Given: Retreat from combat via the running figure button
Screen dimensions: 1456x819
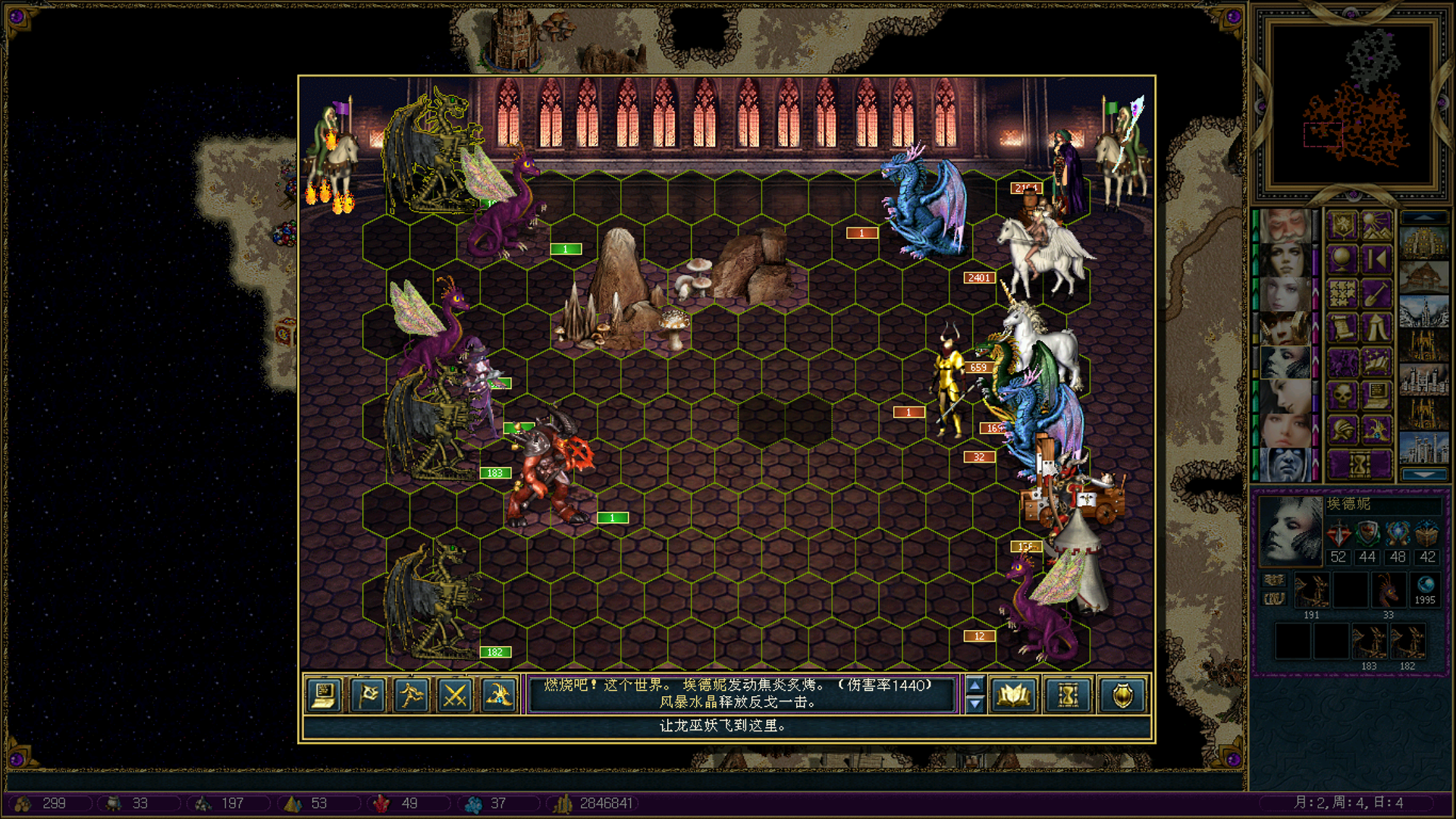Looking at the screenshot, I should (x=412, y=695).
